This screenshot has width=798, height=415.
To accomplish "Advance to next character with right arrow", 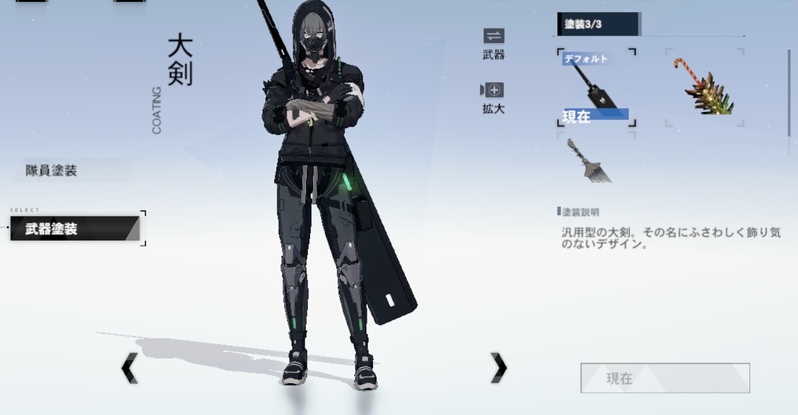I will point(498,368).
